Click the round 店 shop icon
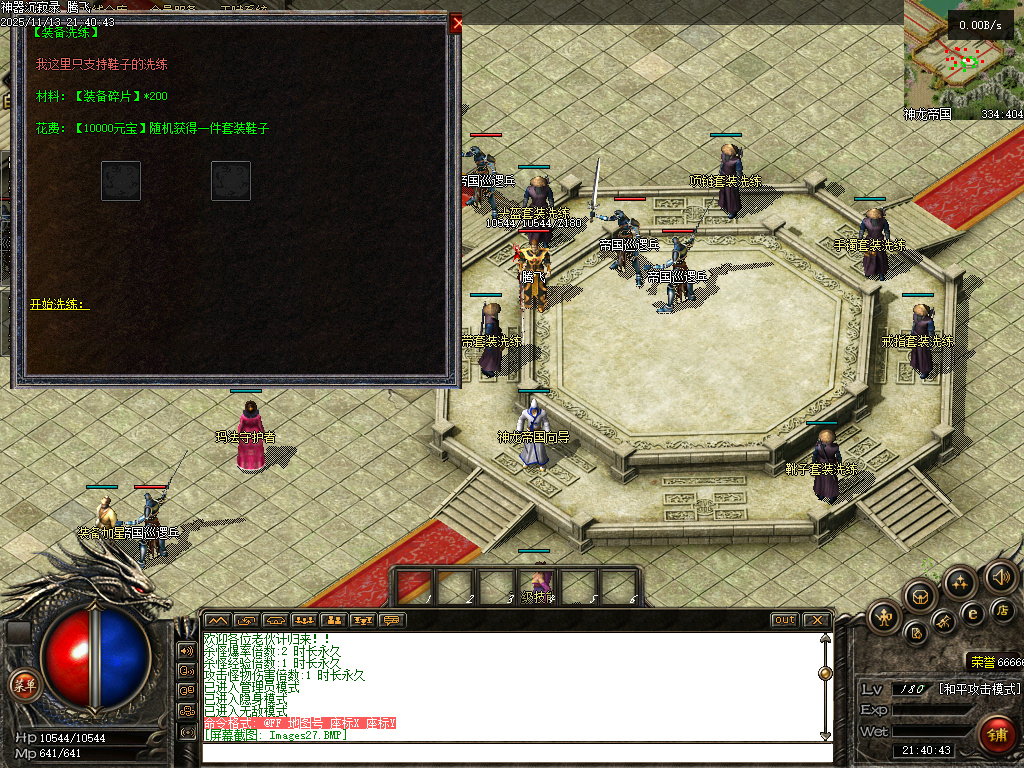 pyautogui.click(x=1003, y=610)
